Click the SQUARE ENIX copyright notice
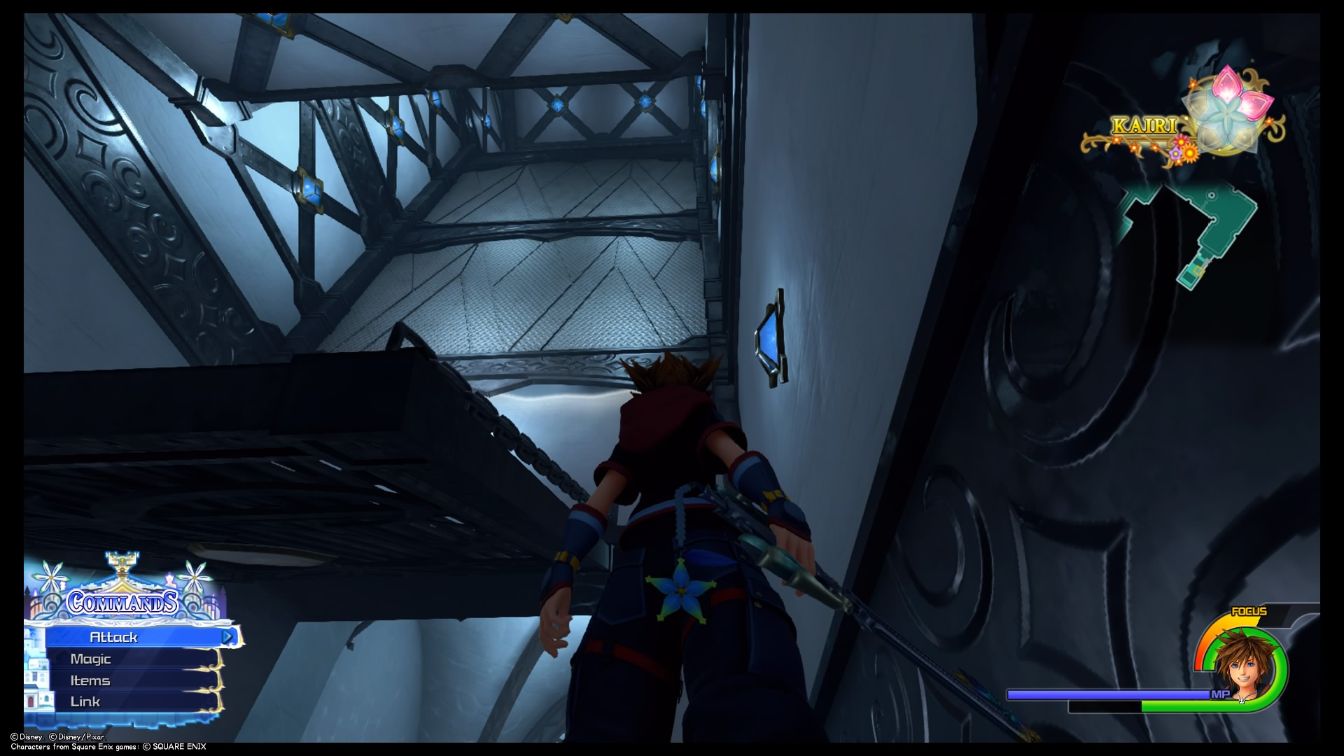The image size is (1344, 756). click(180, 745)
